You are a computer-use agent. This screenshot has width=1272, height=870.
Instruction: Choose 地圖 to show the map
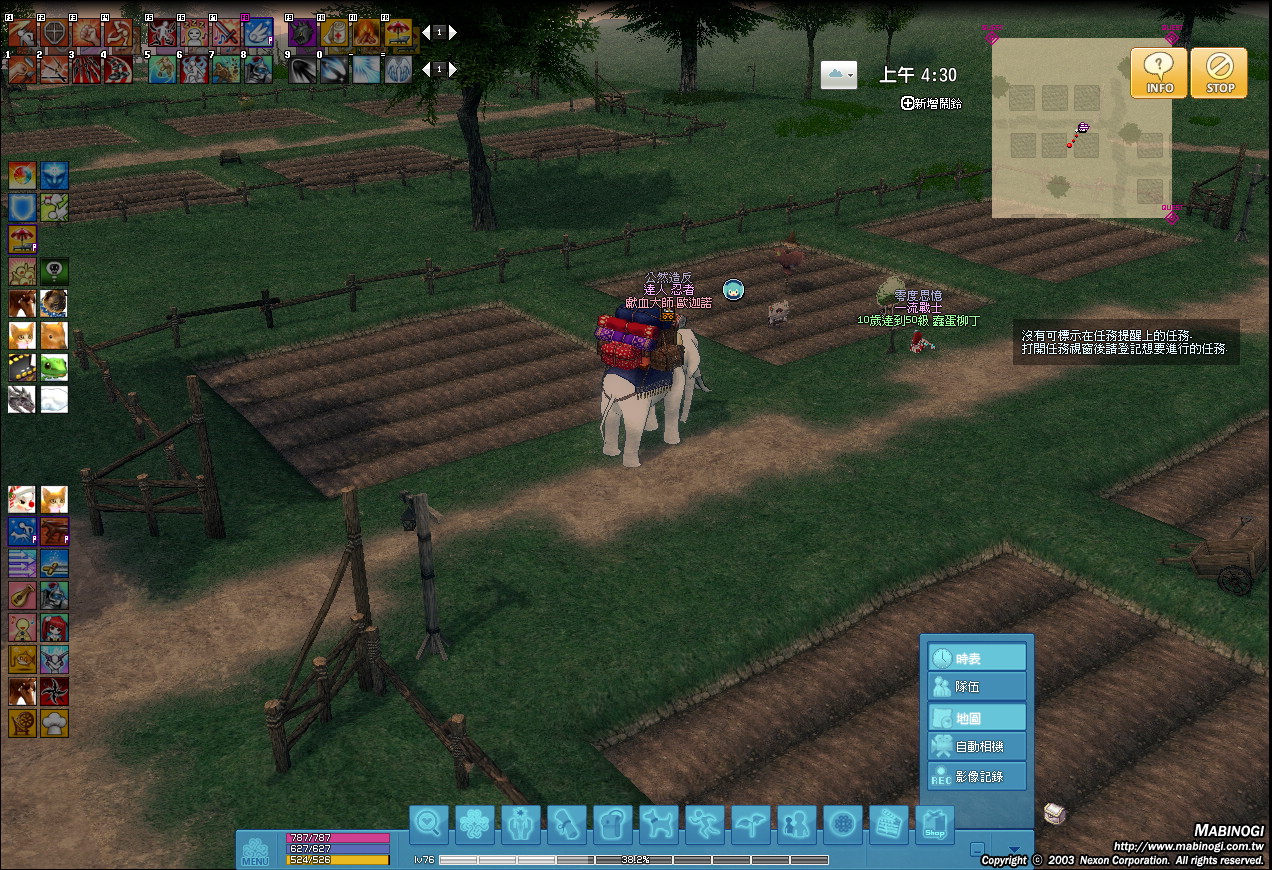click(978, 717)
